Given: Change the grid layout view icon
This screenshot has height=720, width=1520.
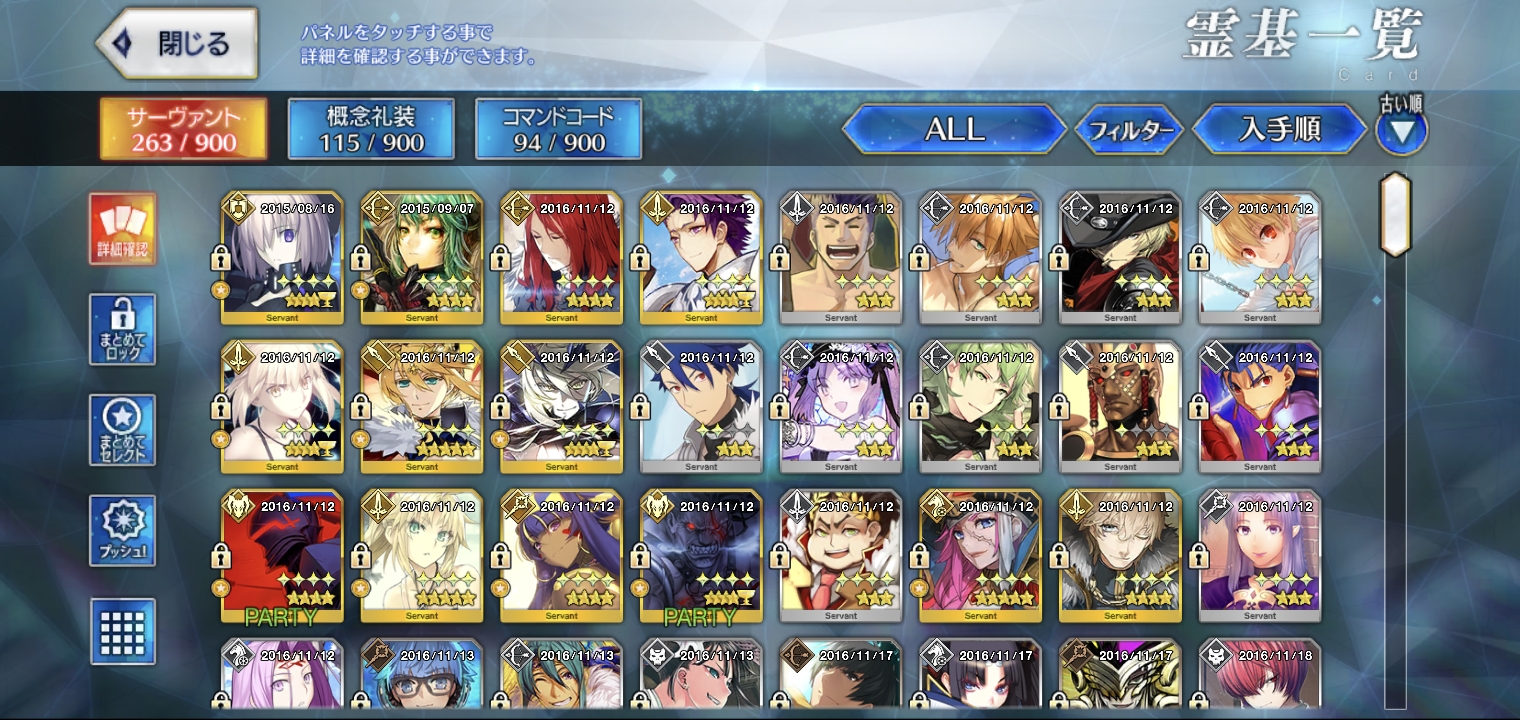Looking at the screenshot, I should click(x=122, y=631).
